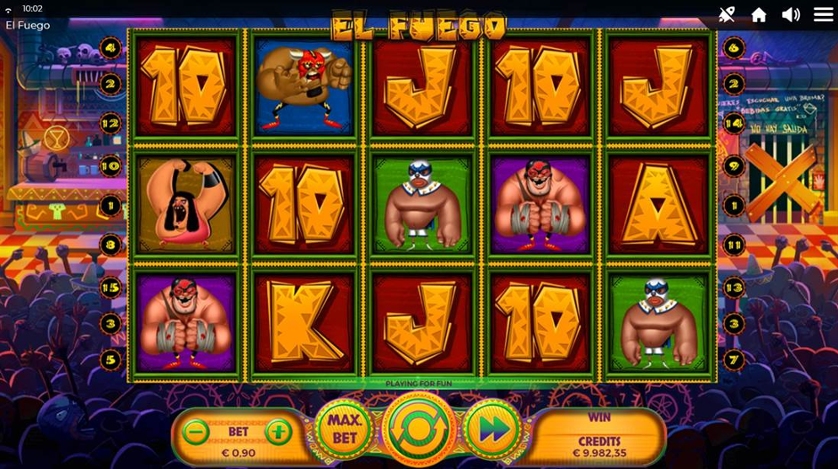Spin the reels with the circular arrows button
This screenshot has height=469, width=838.
pyautogui.click(x=419, y=430)
